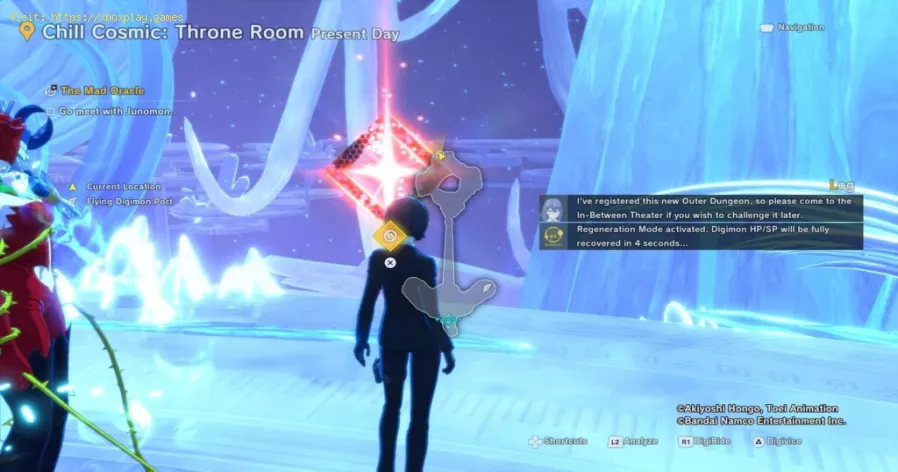The image size is (898, 472).
Task: Click the Go meet with Junomon objective
Action: tap(115, 111)
